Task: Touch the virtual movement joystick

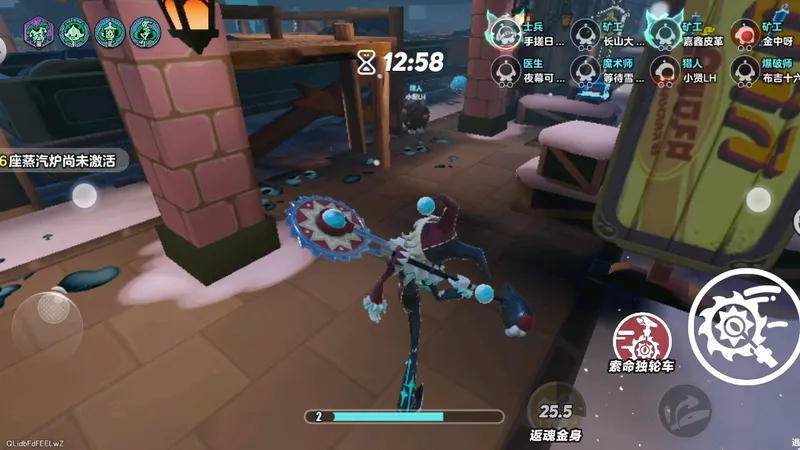Action: (47, 320)
